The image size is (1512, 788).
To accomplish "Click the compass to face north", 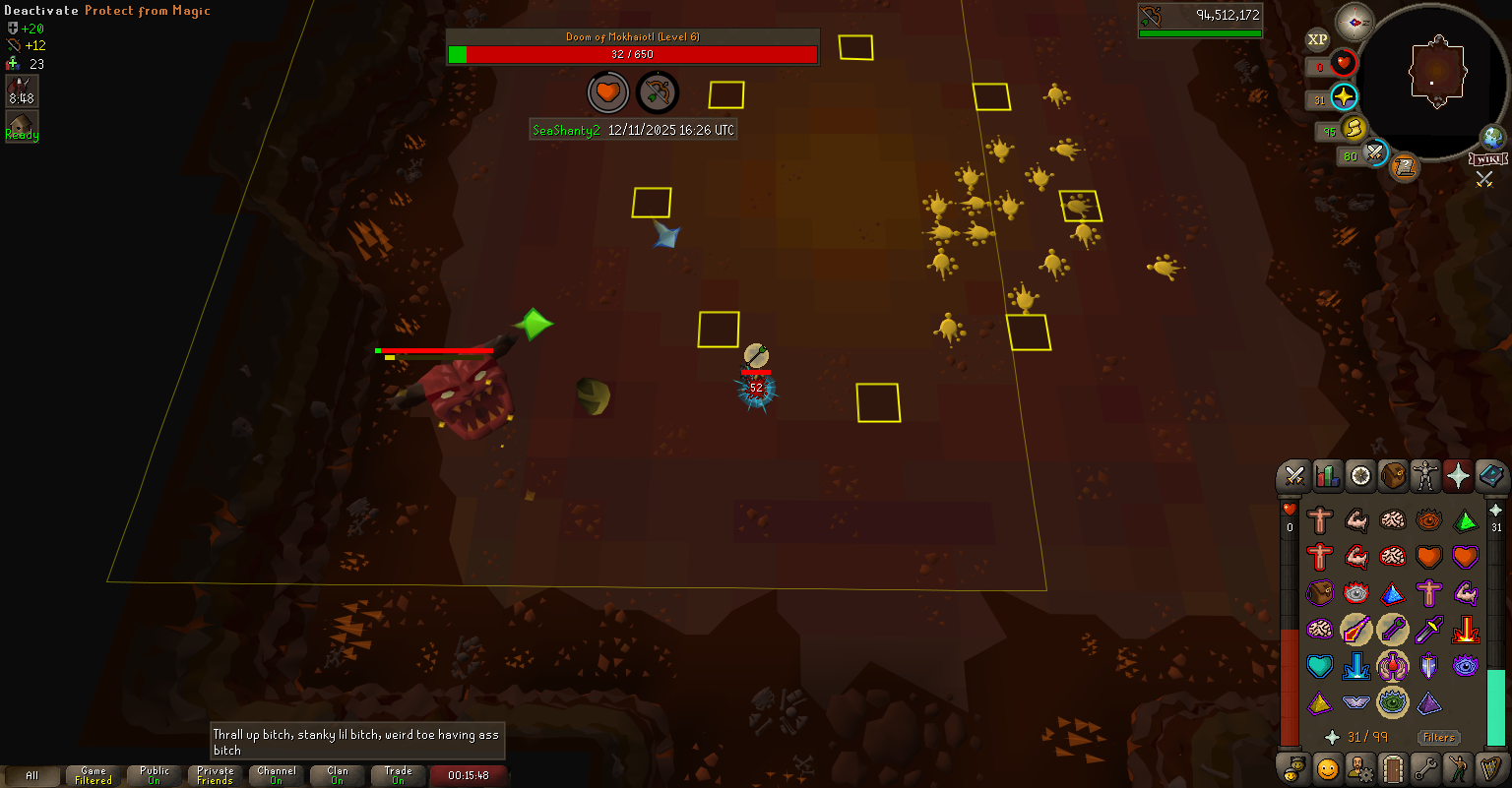I will point(1354,21).
